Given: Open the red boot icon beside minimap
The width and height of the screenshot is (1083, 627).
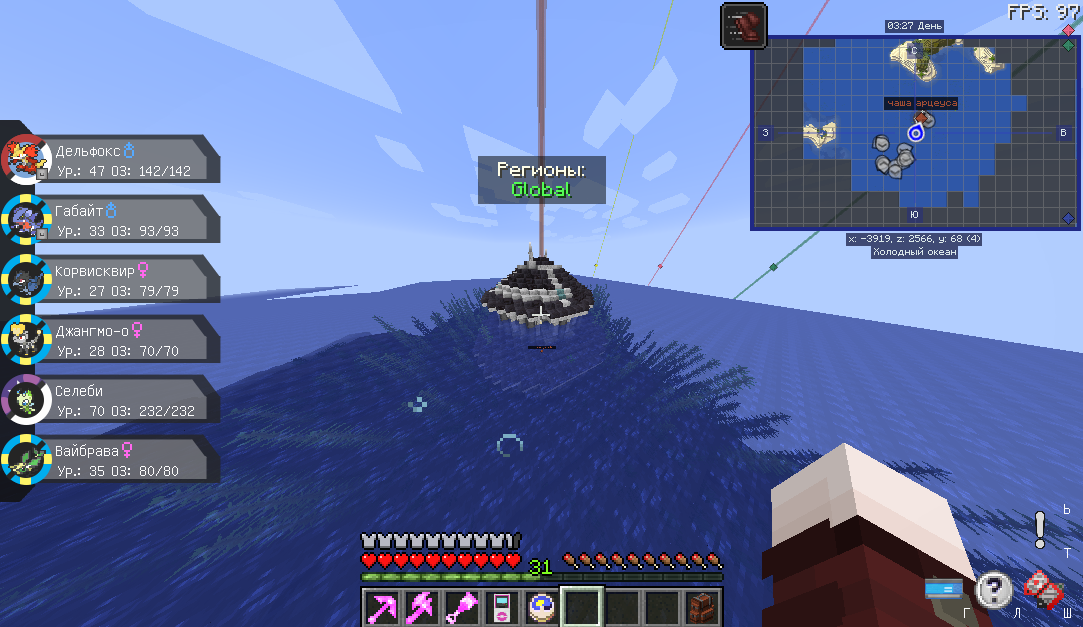Looking at the screenshot, I should 743,25.
